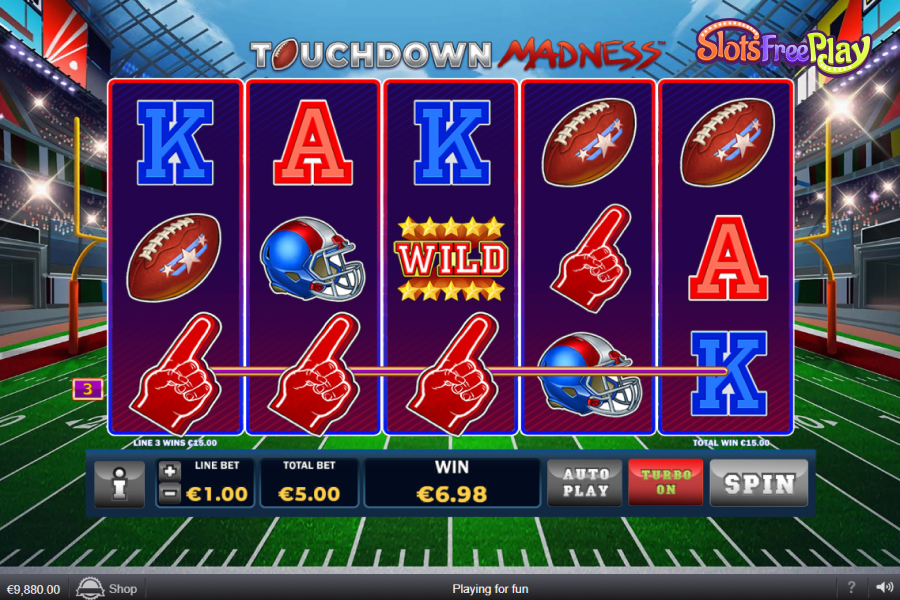Viewport: 900px width, 600px height.
Task: Select the line 3 payline marker
Action: pyautogui.click(x=88, y=389)
